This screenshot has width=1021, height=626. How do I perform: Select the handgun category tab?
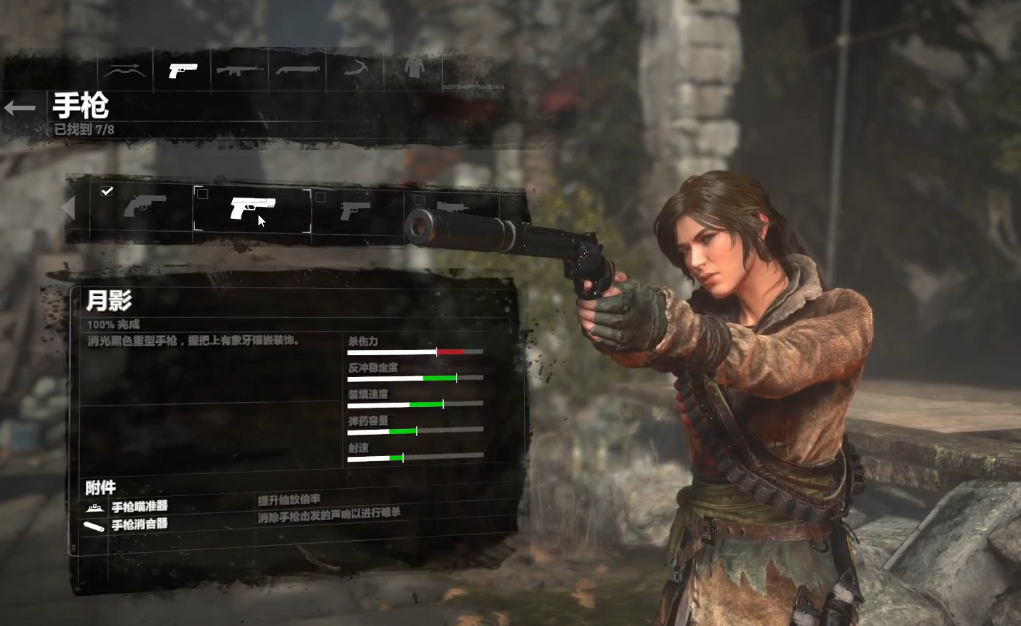click(182, 70)
